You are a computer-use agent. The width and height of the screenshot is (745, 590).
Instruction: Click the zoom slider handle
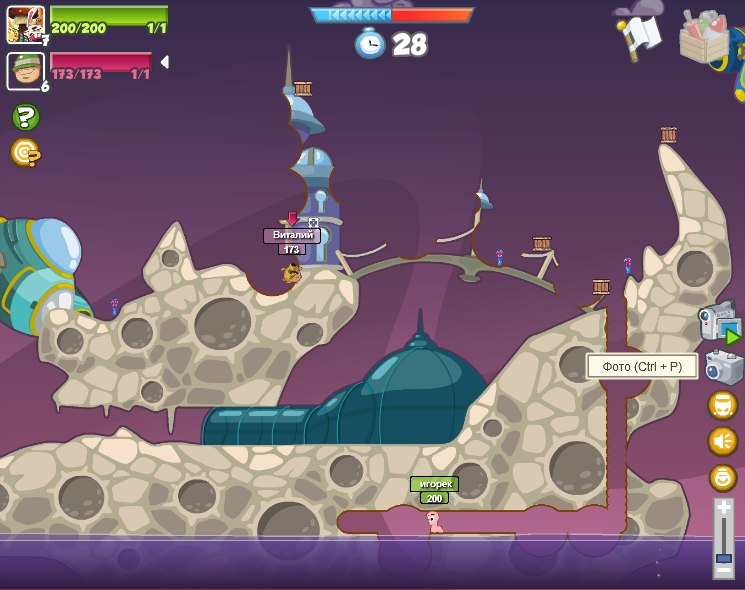coord(723,558)
